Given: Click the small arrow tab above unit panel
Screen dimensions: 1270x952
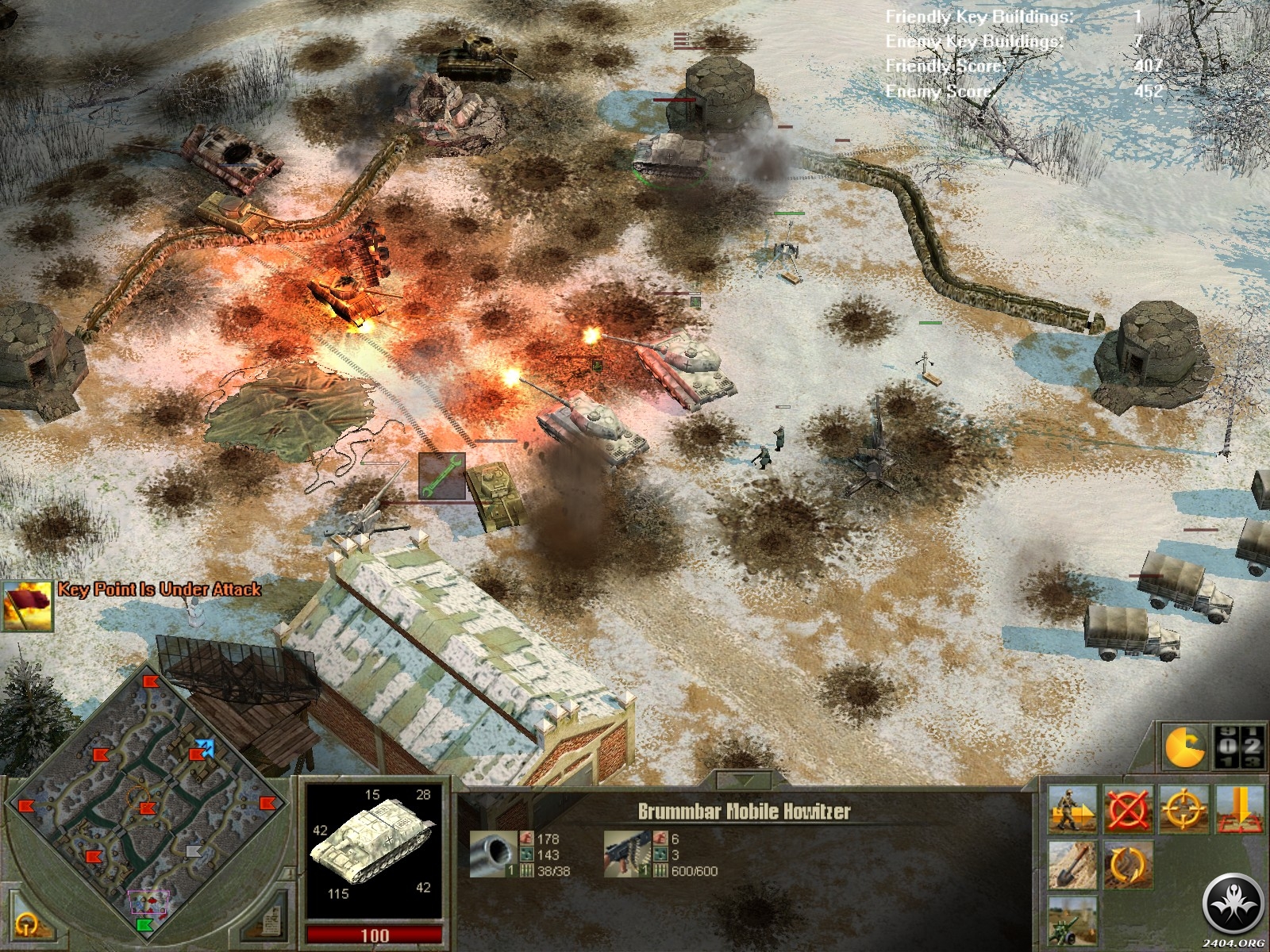Looking at the screenshot, I should point(744,780).
